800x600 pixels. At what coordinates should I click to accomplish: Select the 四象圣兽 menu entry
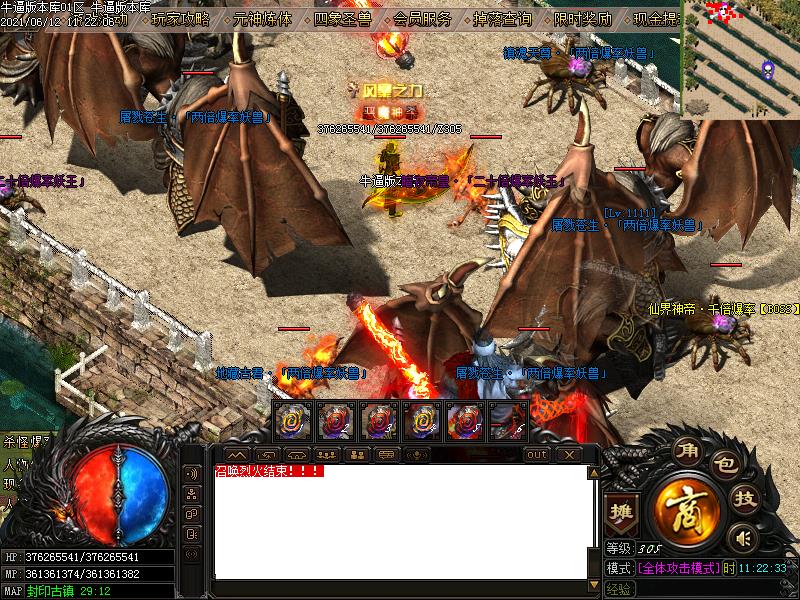point(342,18)
